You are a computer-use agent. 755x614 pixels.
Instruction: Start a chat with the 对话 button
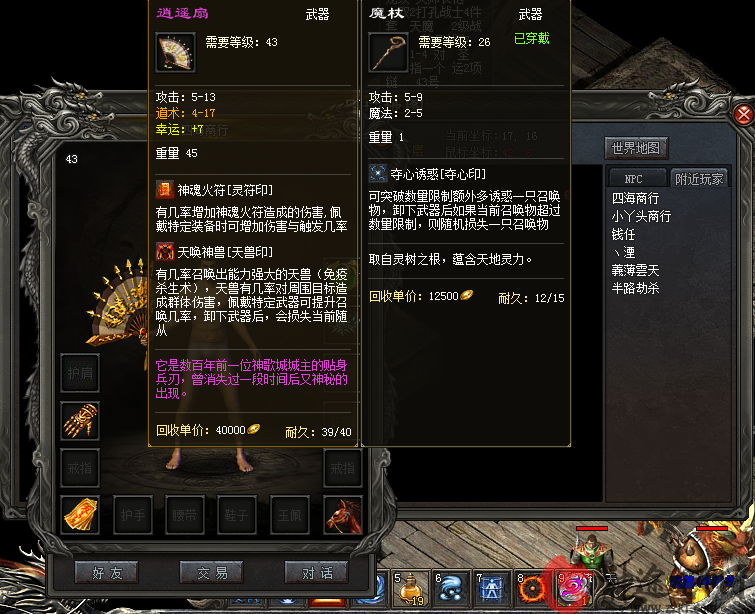[316, 573]
